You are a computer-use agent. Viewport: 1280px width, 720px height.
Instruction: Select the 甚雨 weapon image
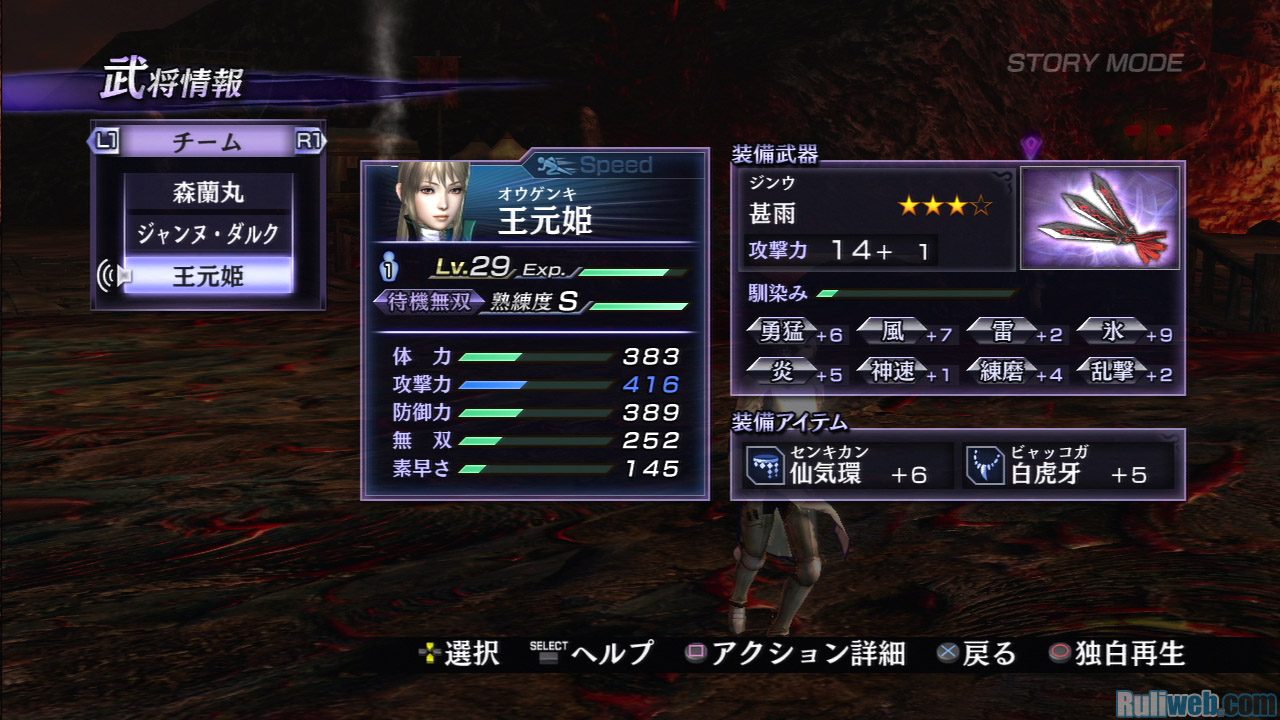[1099, 218]
